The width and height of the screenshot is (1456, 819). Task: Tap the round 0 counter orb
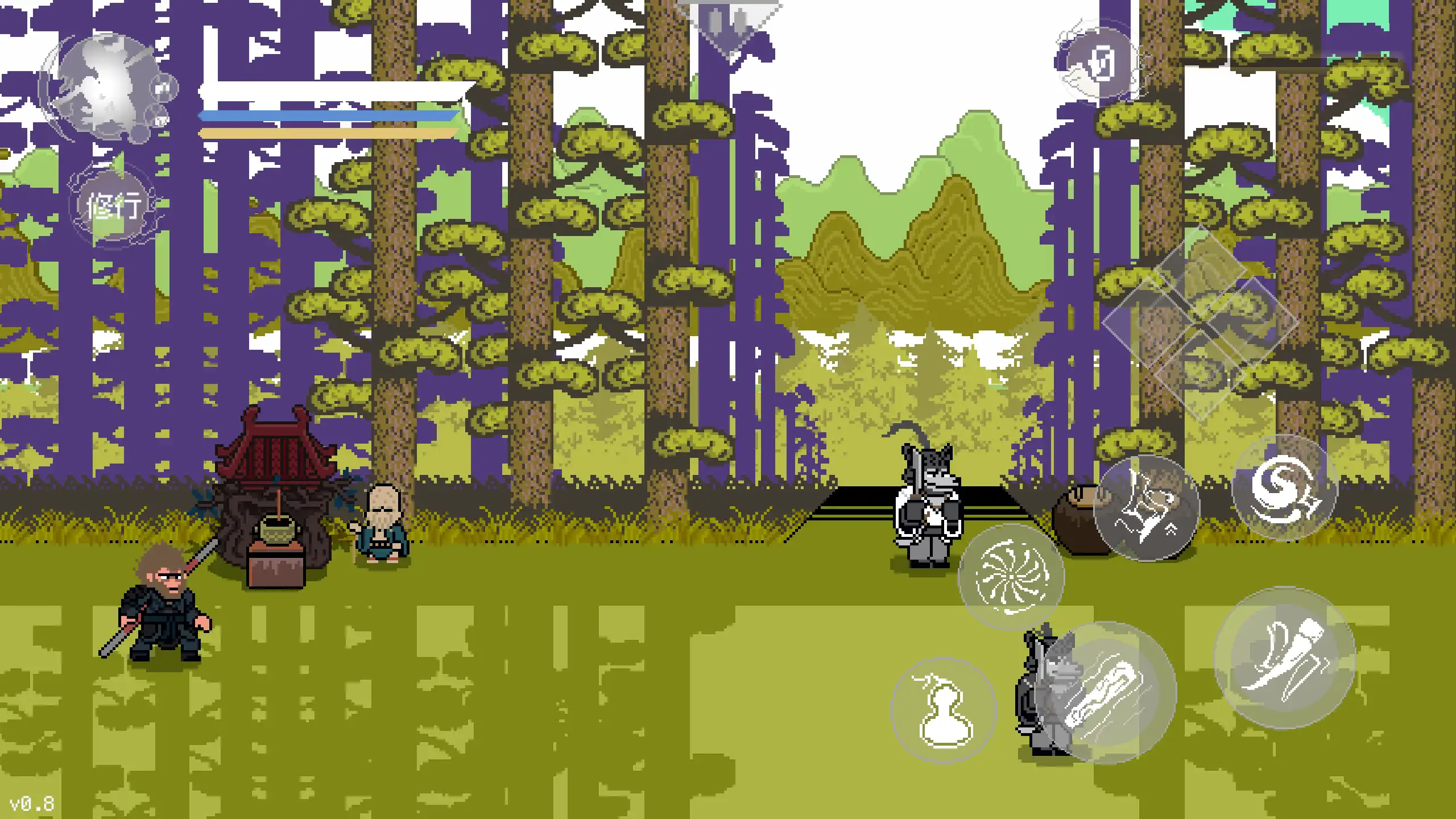pos(1101,64)
